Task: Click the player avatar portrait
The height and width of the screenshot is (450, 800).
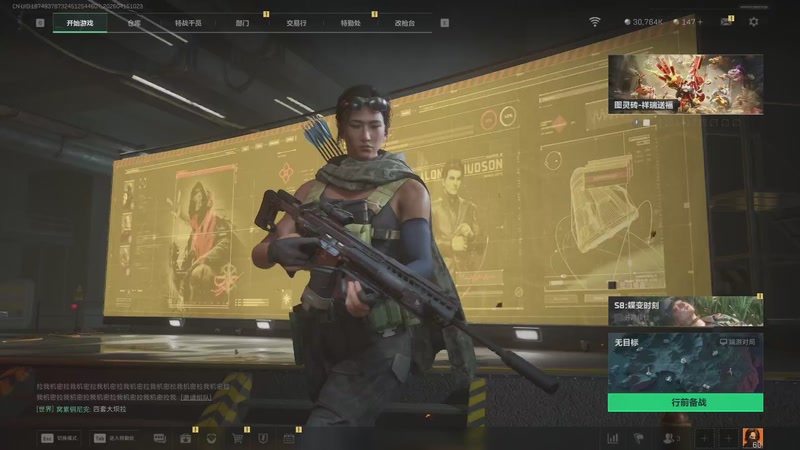Action: pyautogui.click(x=752, y=438)
